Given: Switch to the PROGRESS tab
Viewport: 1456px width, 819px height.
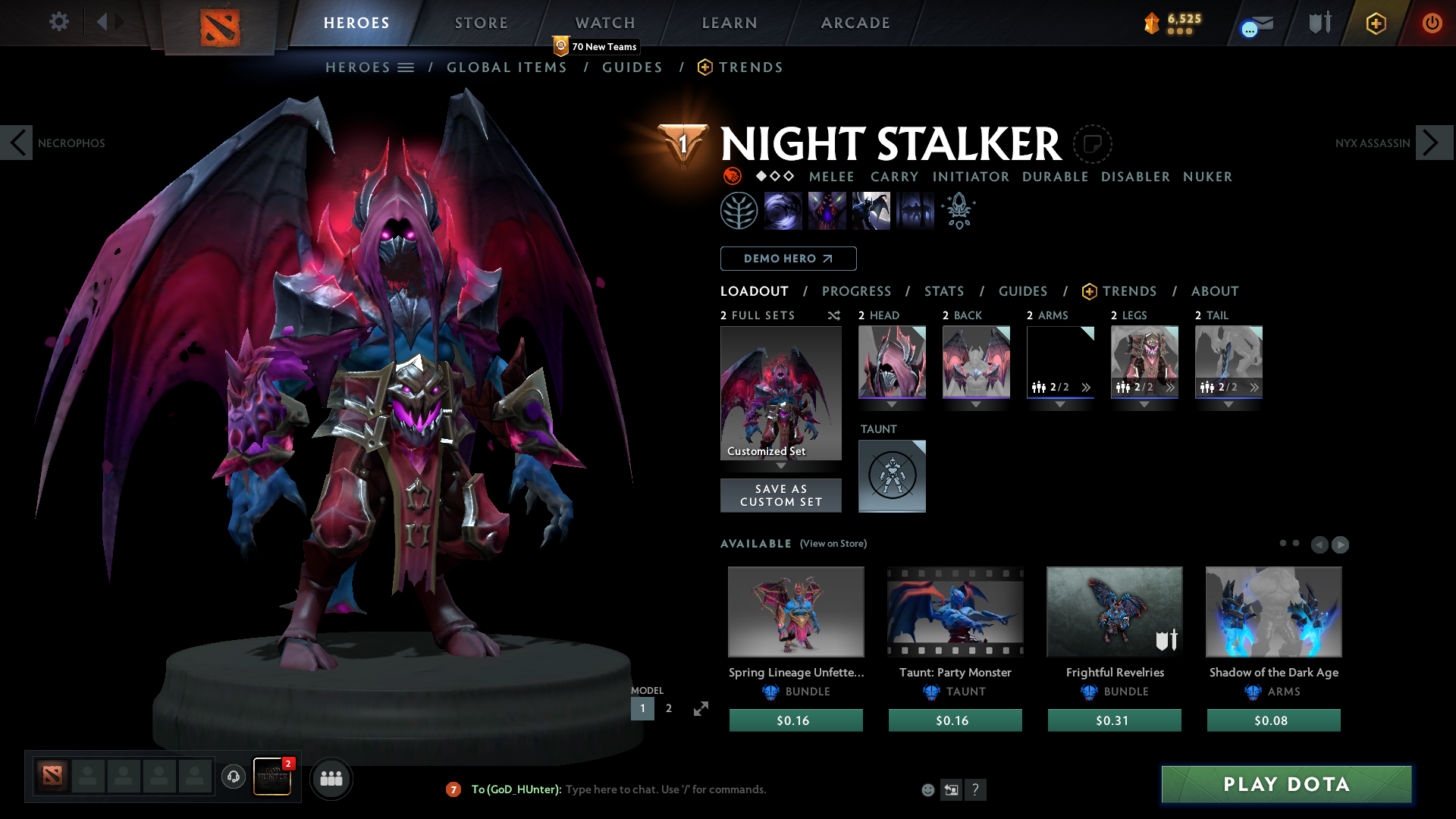Looking at the screenshot, I should [x=857, y=291].
